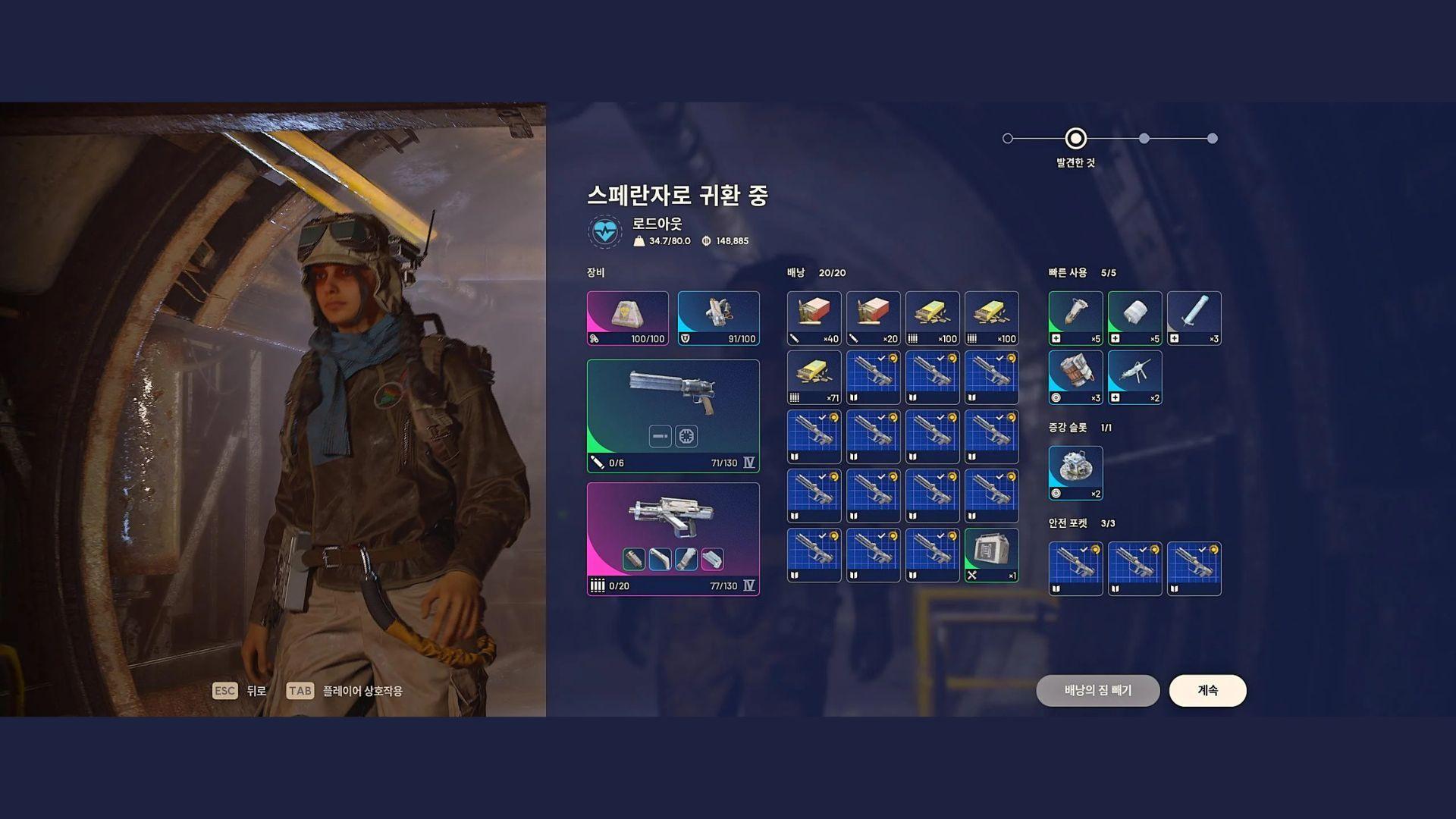Select the 발견한 것 step on the progress bar
This screenshot has width=1456, height=819.
[x=1075, y=140]
